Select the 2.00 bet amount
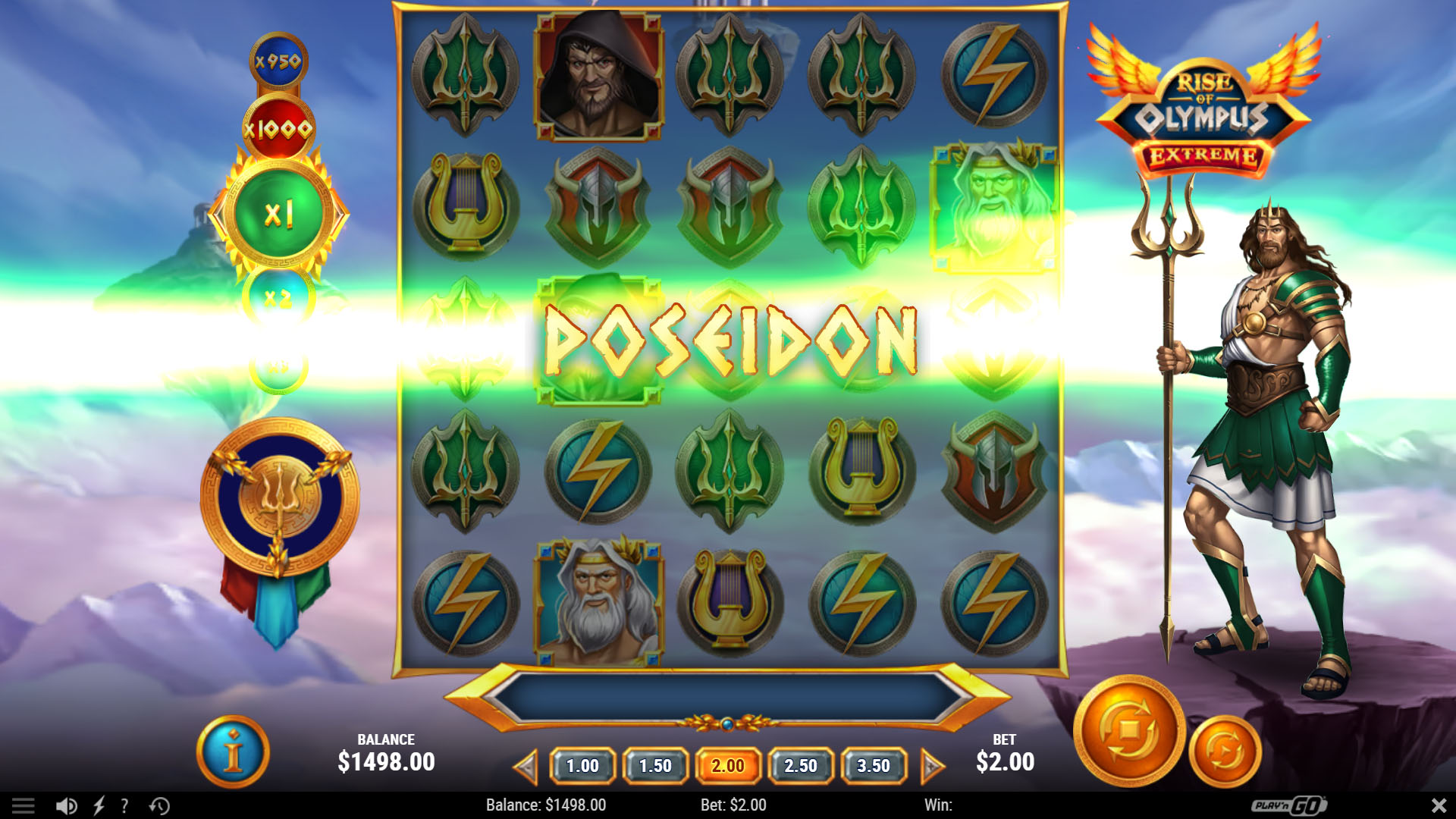The image size is (1456, 819). (728, 766)
